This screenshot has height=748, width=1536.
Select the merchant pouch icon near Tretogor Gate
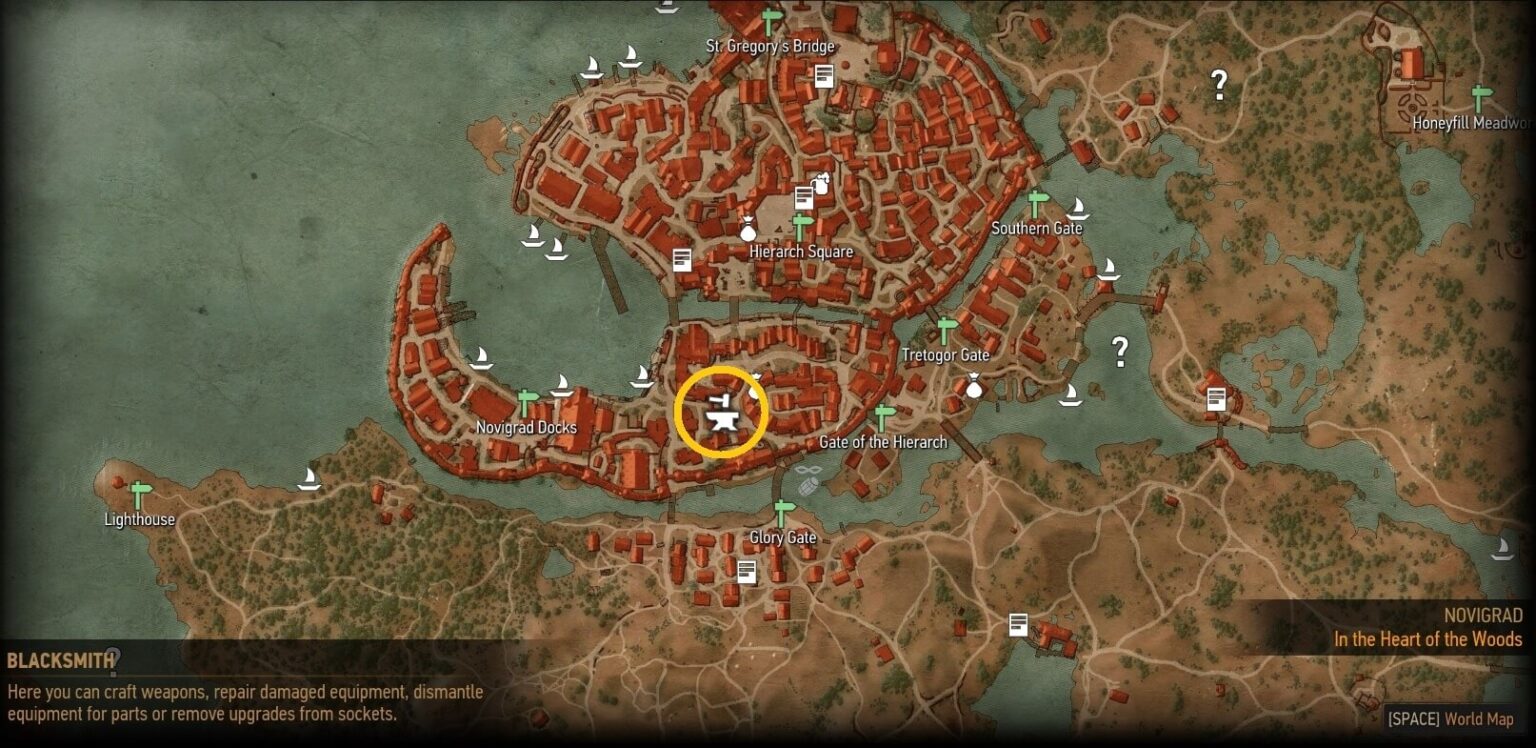pos(972,385)
